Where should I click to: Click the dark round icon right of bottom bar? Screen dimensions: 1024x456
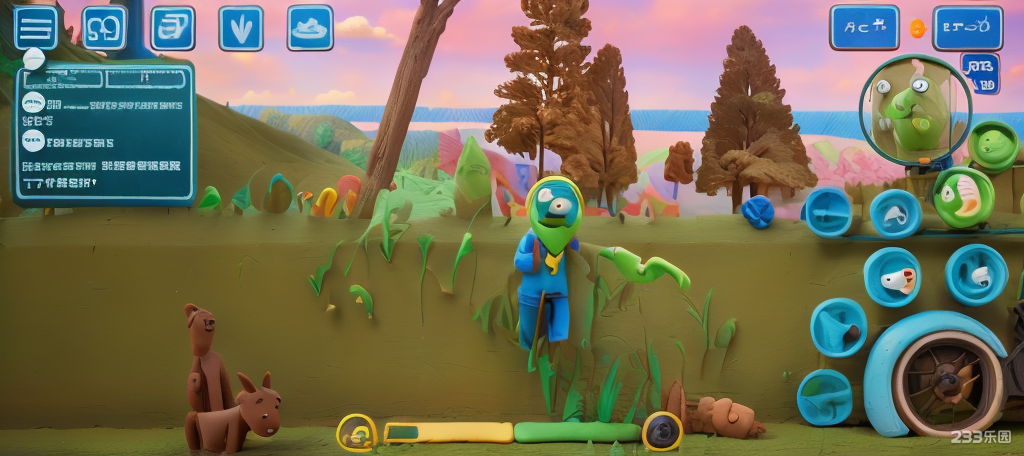[661, 432]
